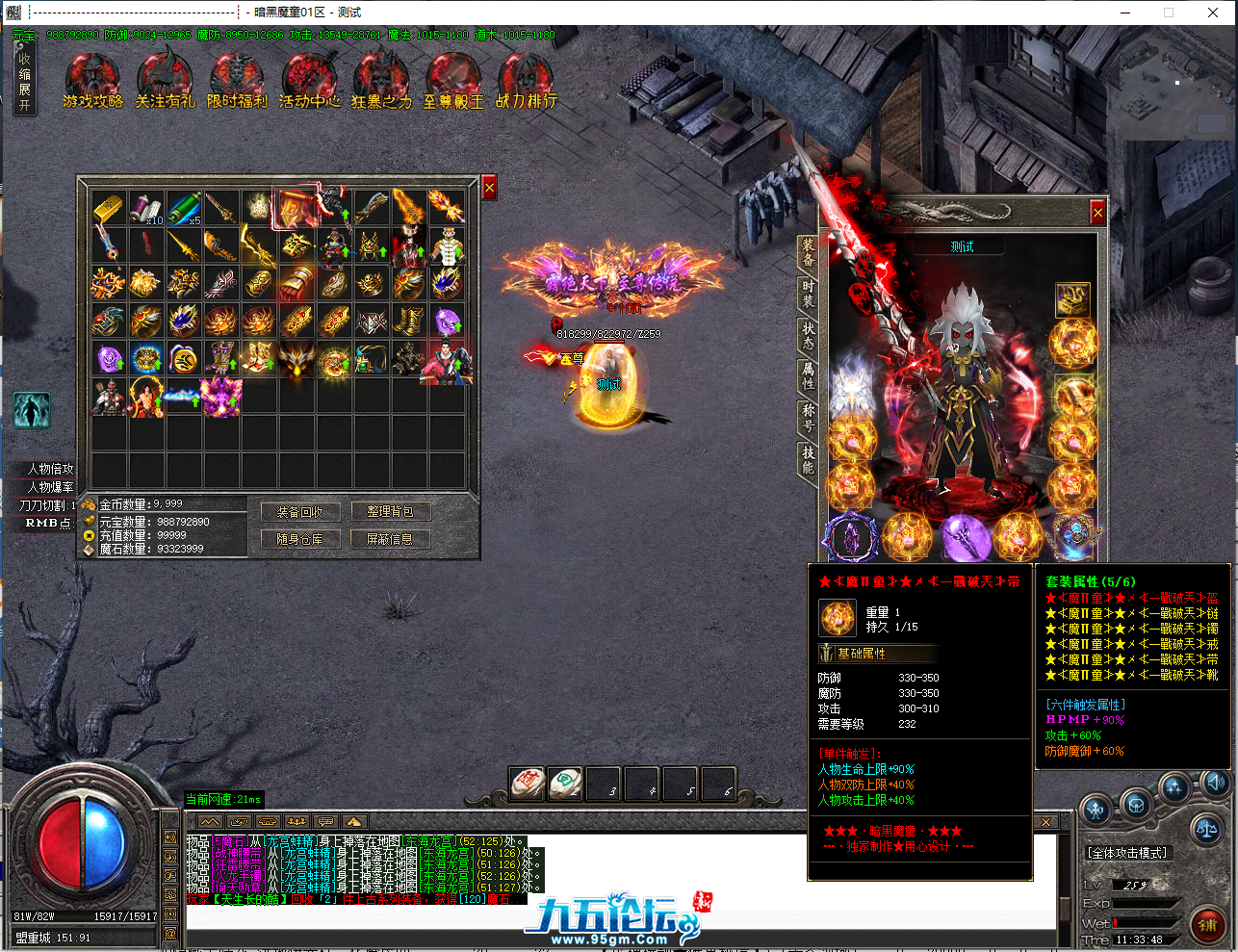The image size is (1238, 952).
Task: Show the 战力排行 power ranking
Action: (526, 81)
